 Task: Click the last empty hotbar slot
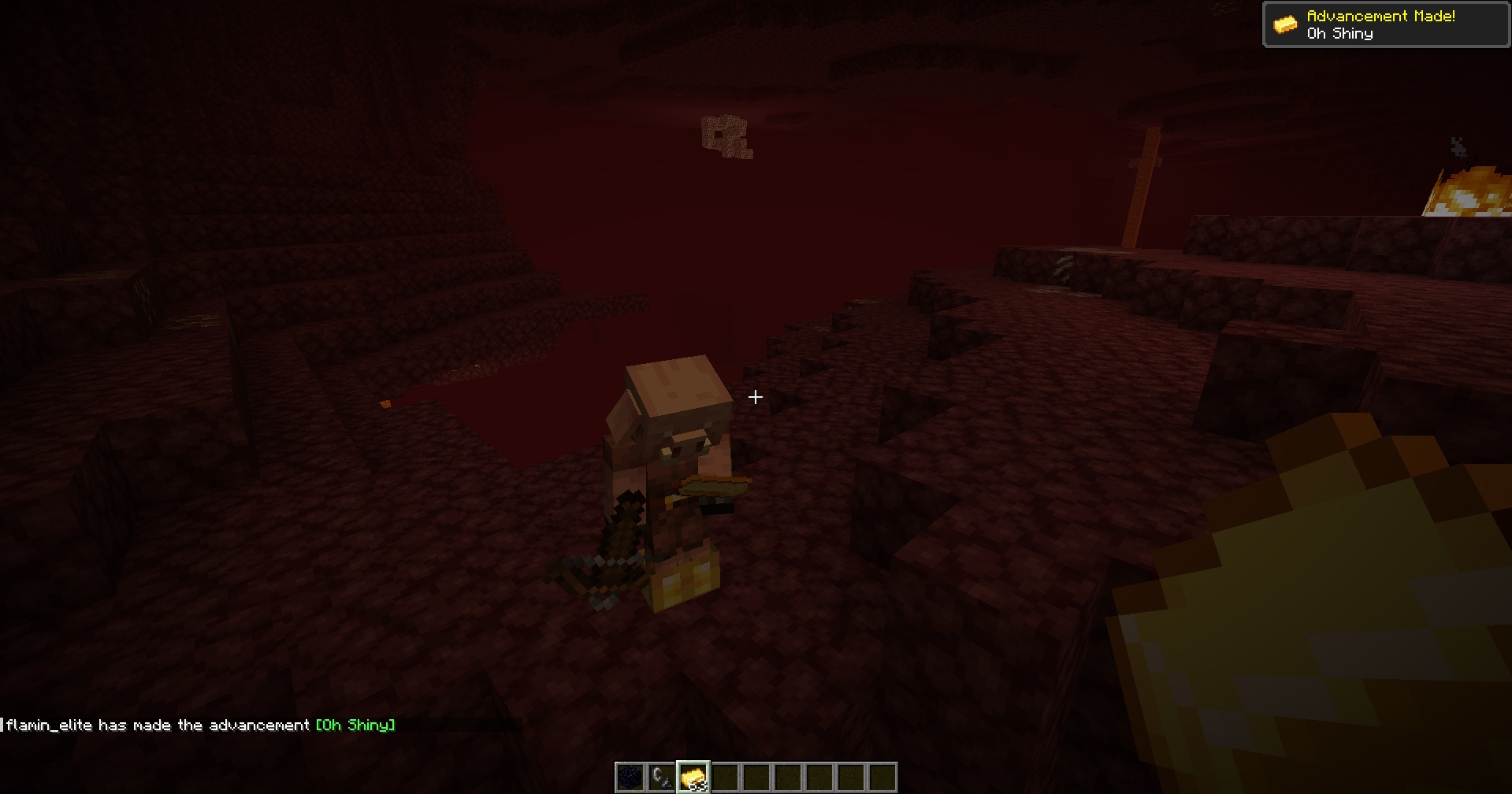tap(881, 776)
